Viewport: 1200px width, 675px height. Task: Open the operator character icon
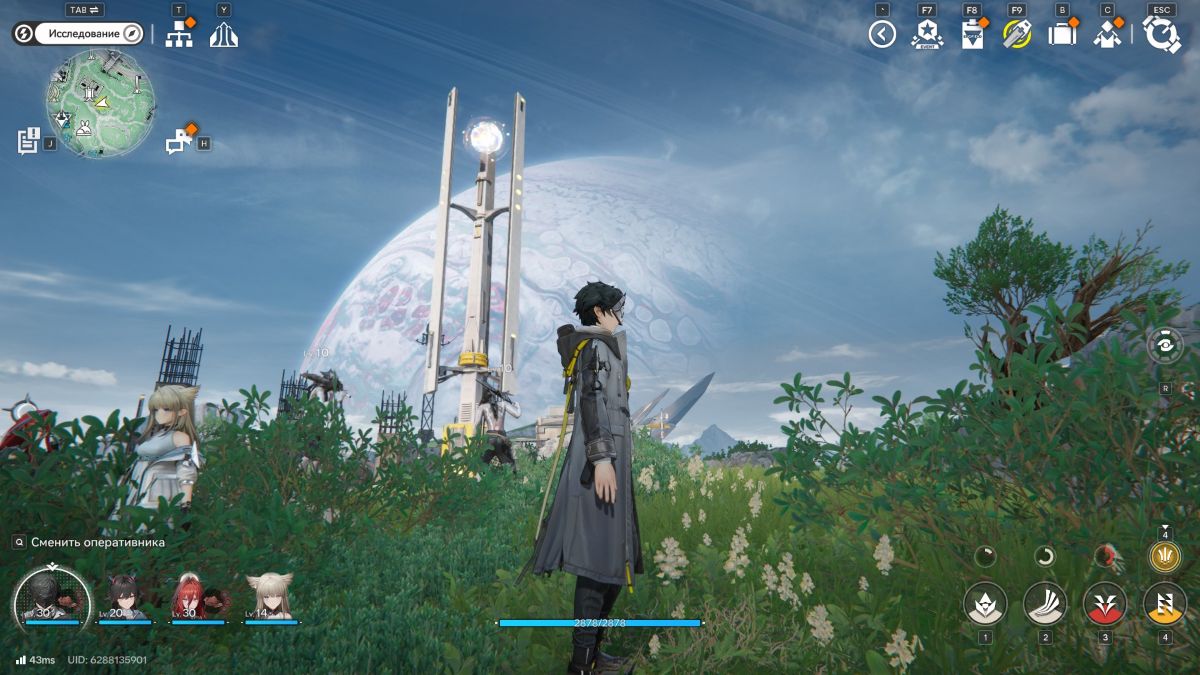1107,34
